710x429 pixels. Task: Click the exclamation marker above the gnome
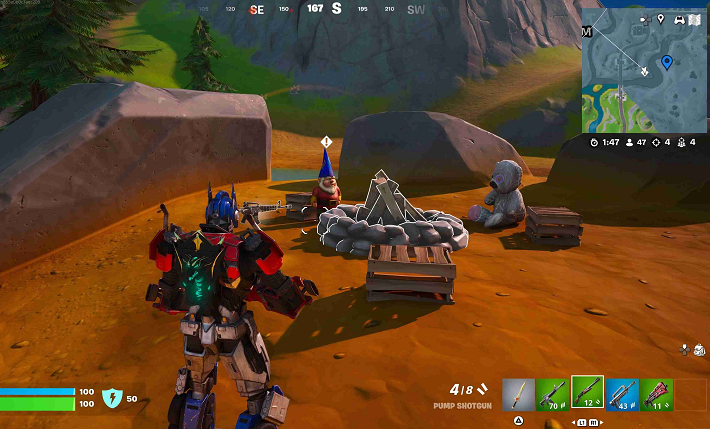tap(326, 142)
